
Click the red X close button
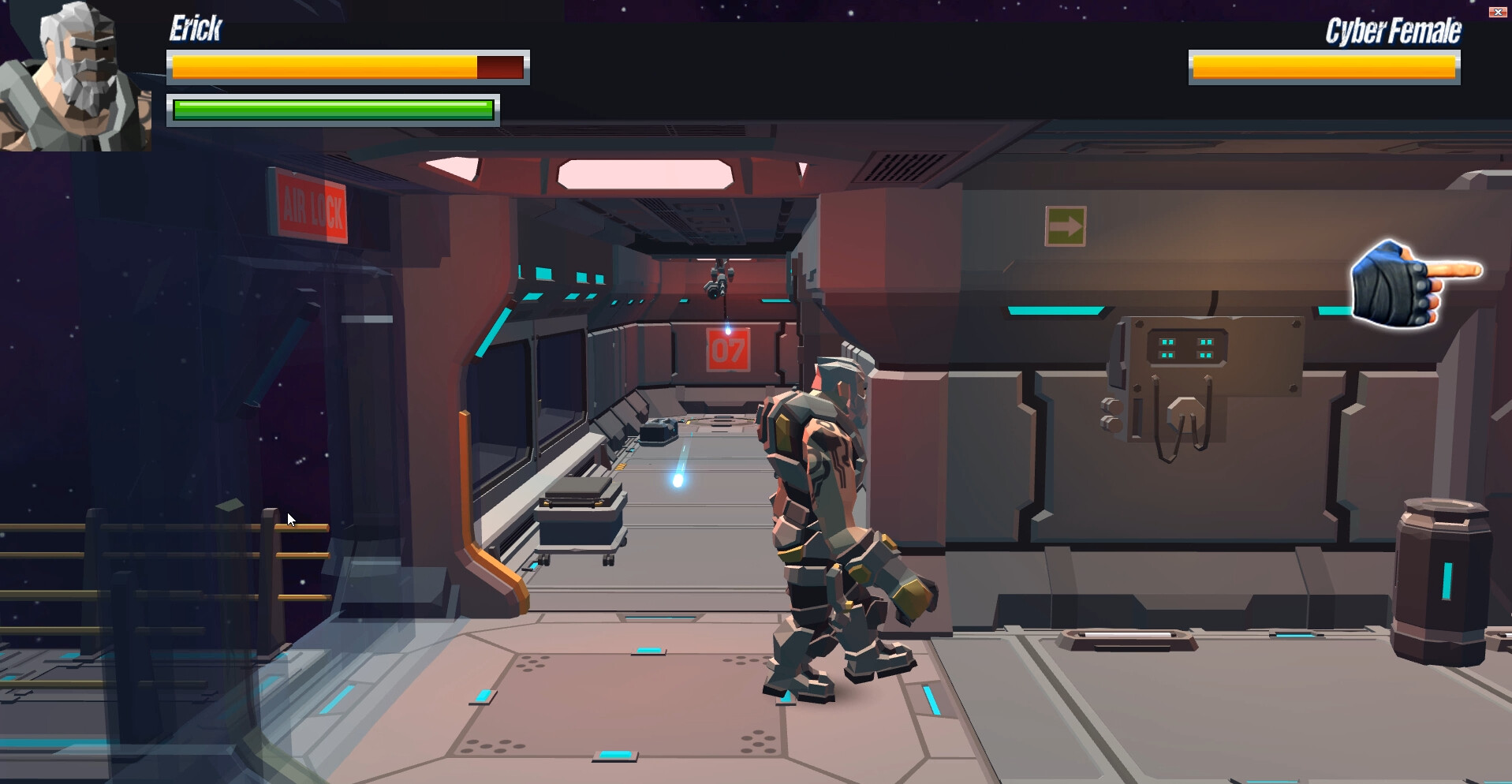pyautogui.click(x=1497, y=11)
